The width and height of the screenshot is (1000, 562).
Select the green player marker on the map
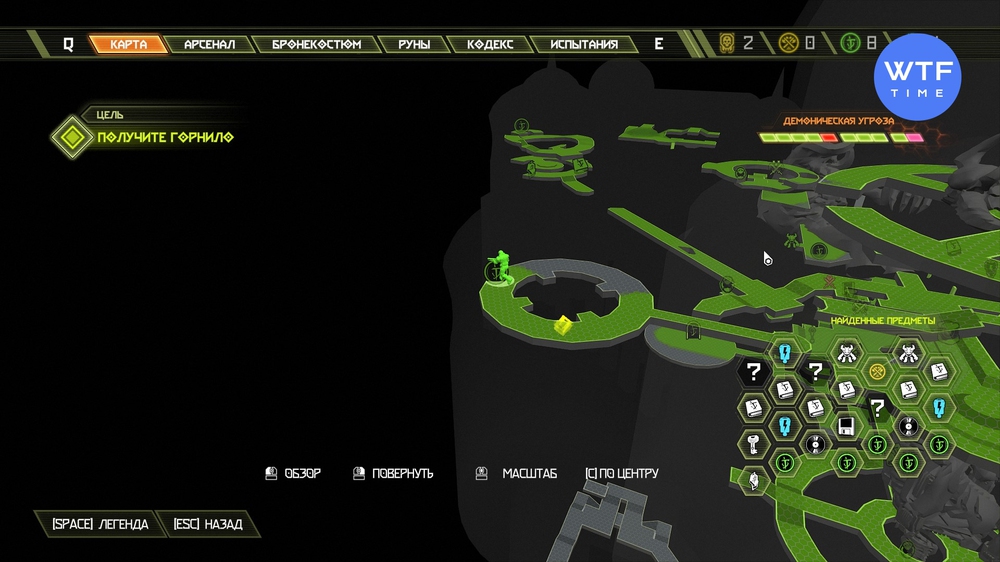(x=500, y=268)
